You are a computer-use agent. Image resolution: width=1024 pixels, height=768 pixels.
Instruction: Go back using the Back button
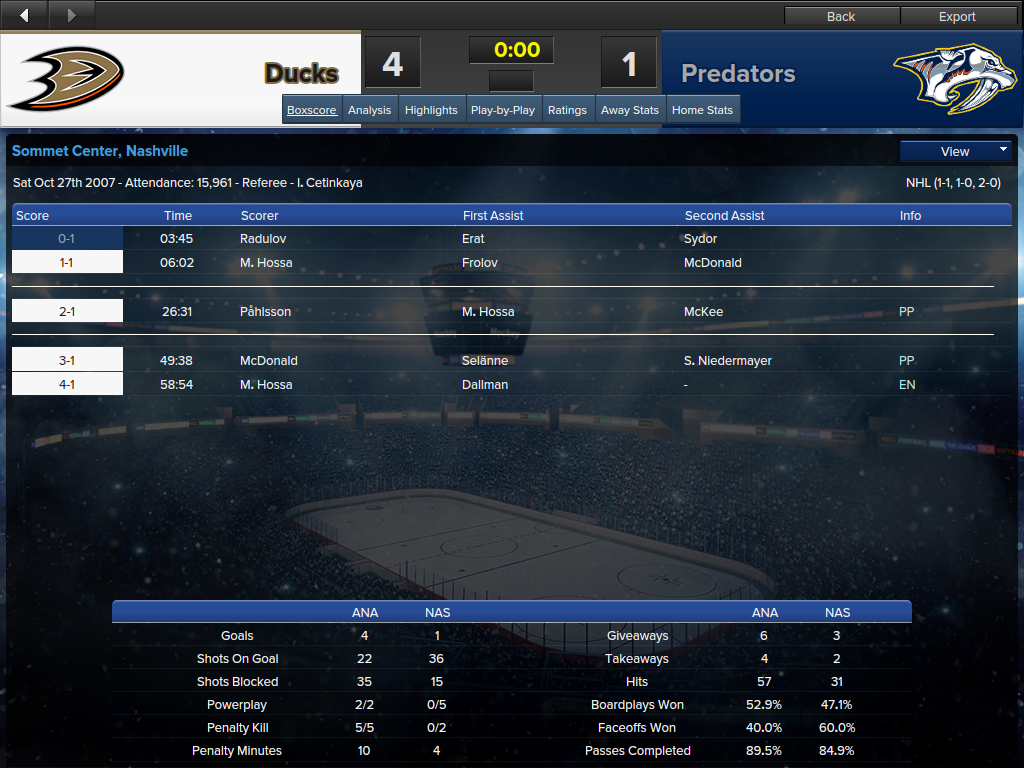(841, 16)
